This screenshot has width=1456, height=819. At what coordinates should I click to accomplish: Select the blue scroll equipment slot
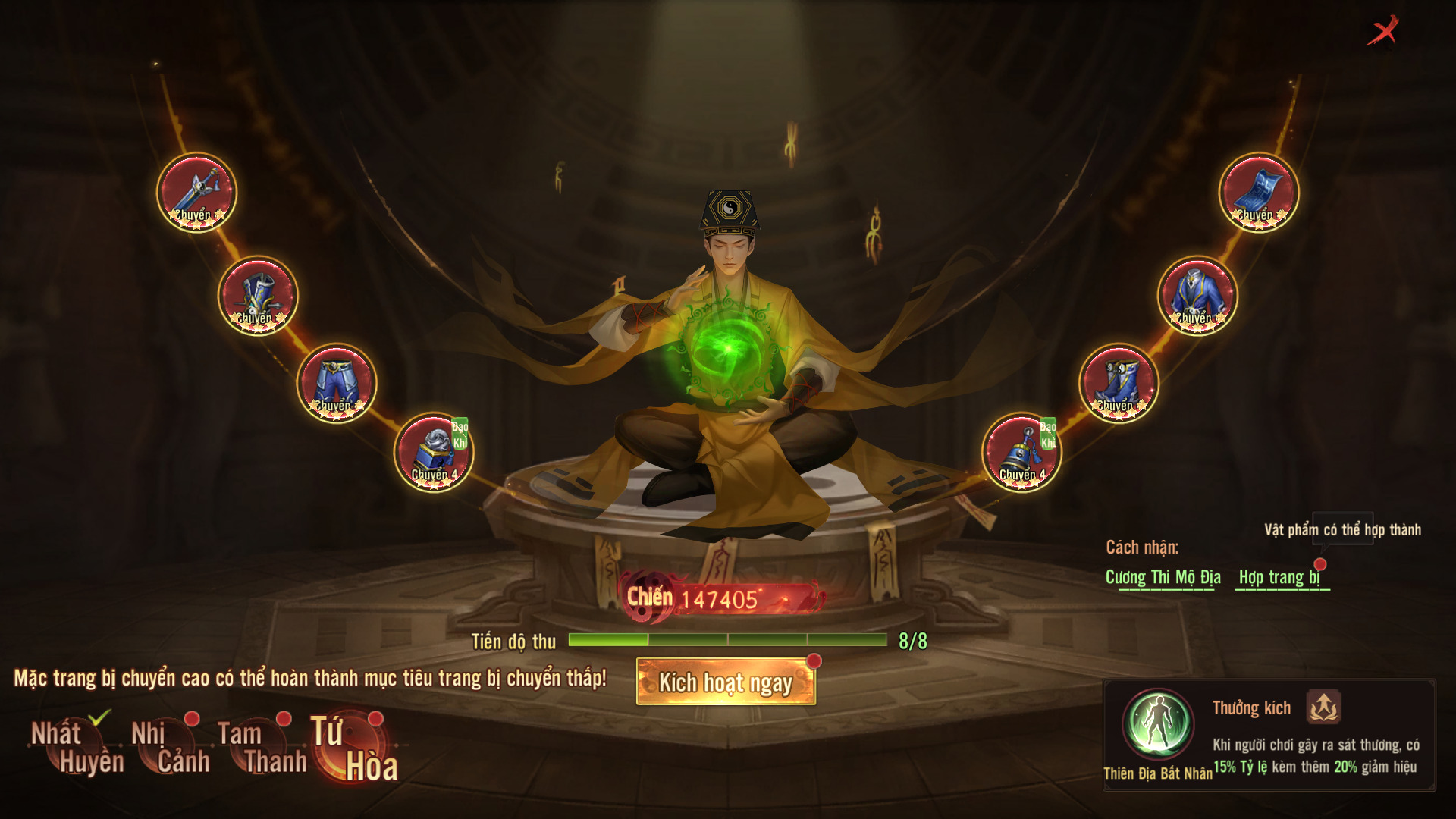1259,193
